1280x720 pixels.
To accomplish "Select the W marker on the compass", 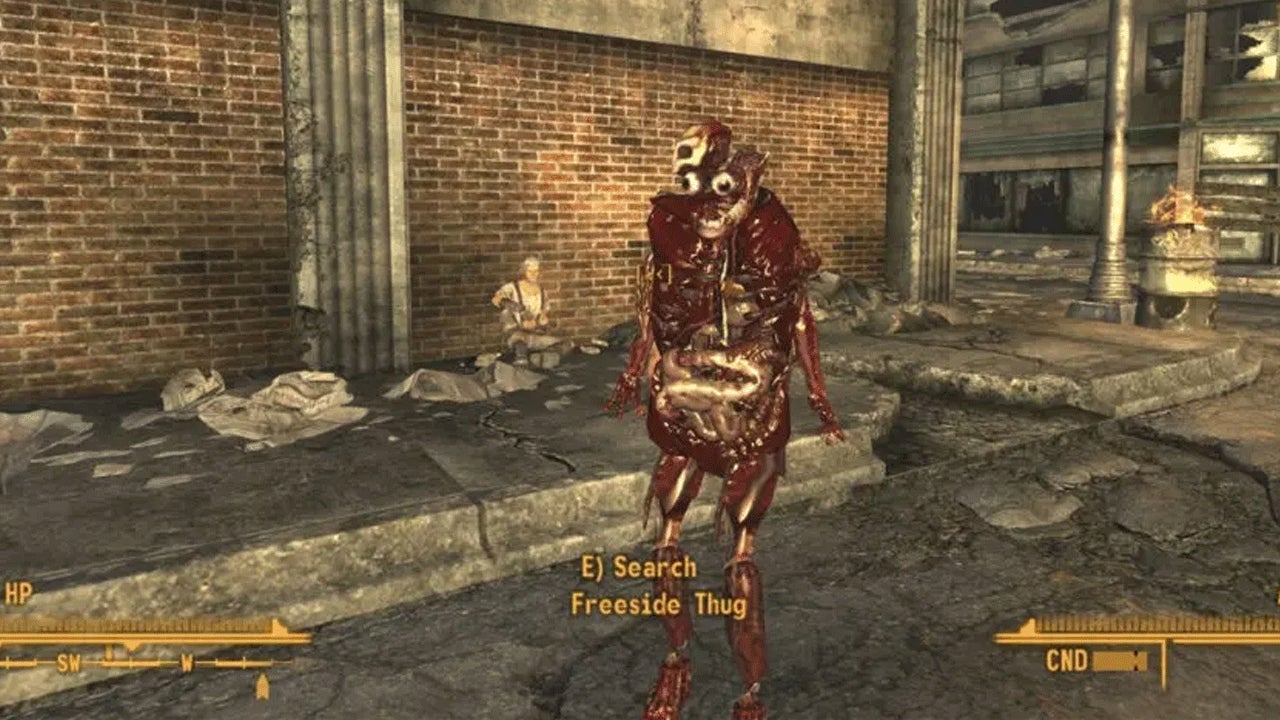I will [x=186, y=663].
